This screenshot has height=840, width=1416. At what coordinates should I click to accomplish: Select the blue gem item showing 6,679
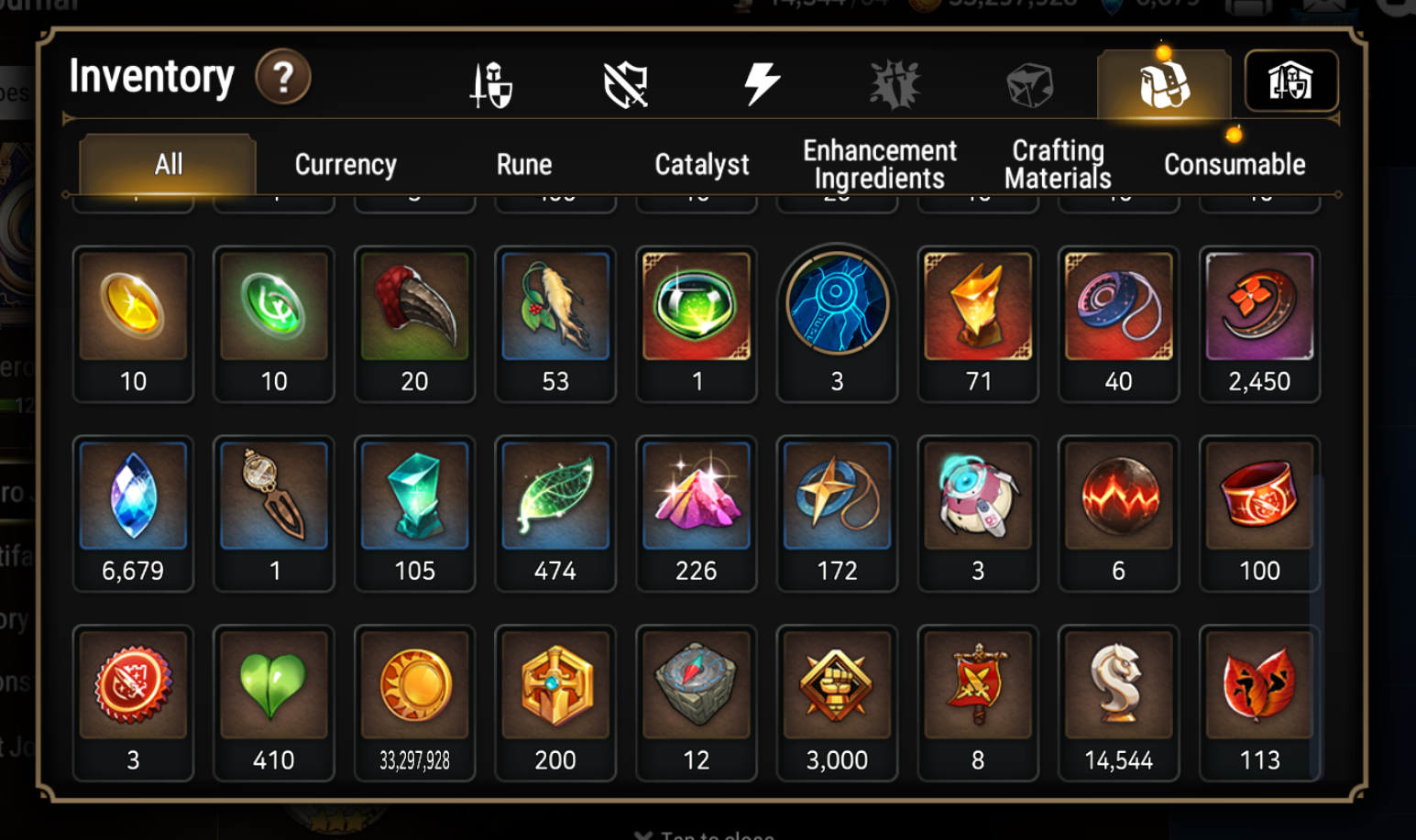coord(133,496)
